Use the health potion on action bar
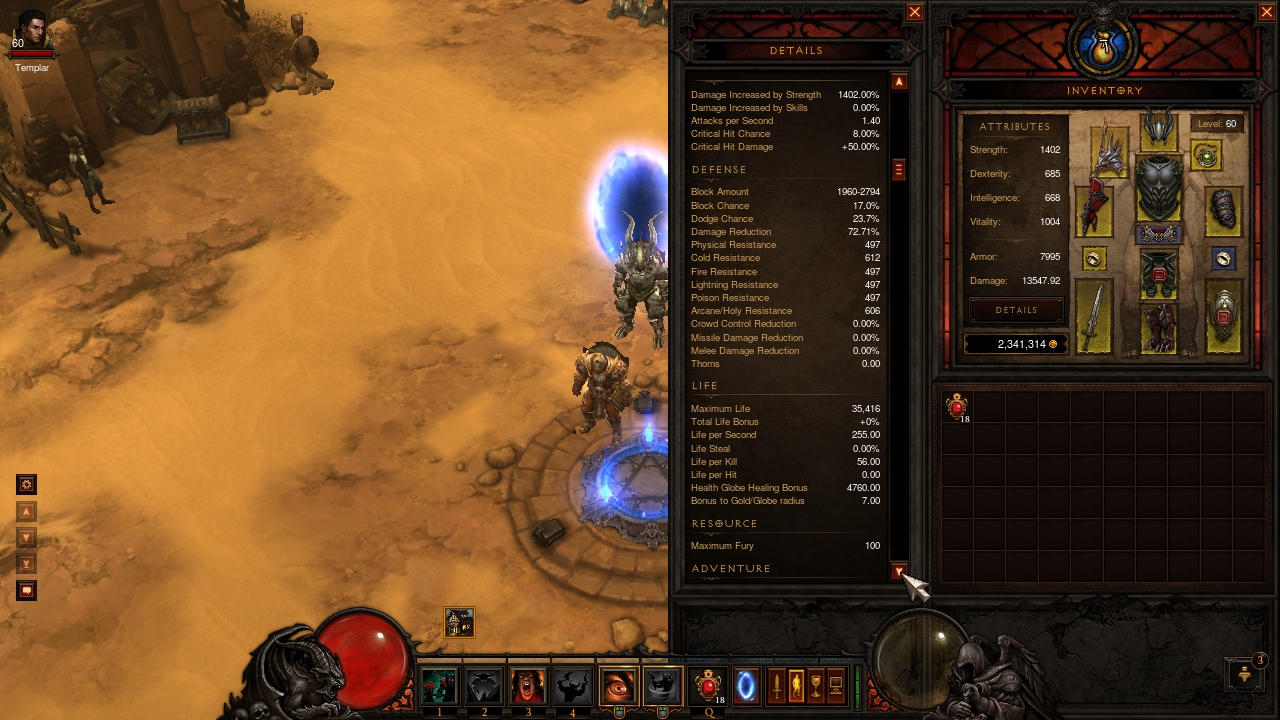Screen dimensions: 1280x720 coord(708,687)
